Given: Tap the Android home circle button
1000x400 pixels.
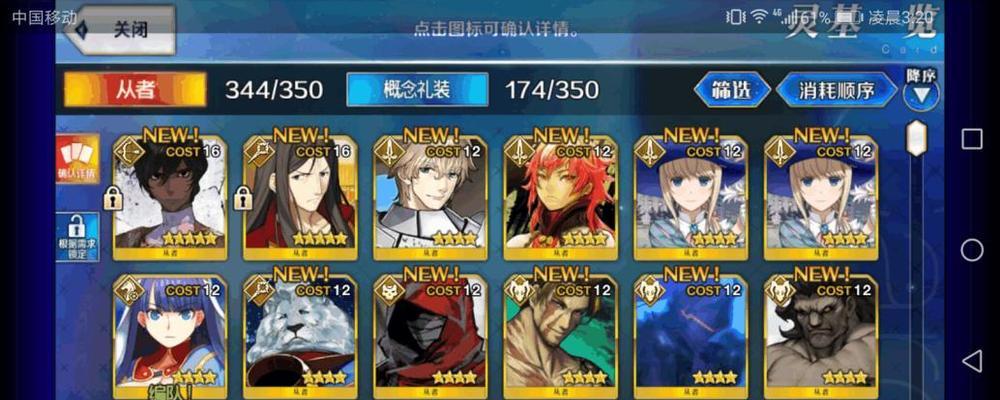Looking at the screenshot, I should [972, 250].
